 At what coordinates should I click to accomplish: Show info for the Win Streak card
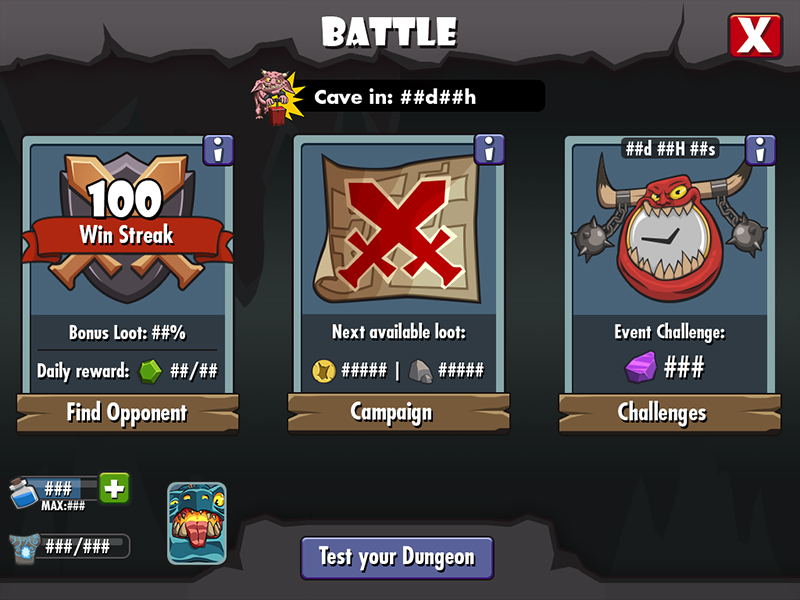(x=218, y=150)
